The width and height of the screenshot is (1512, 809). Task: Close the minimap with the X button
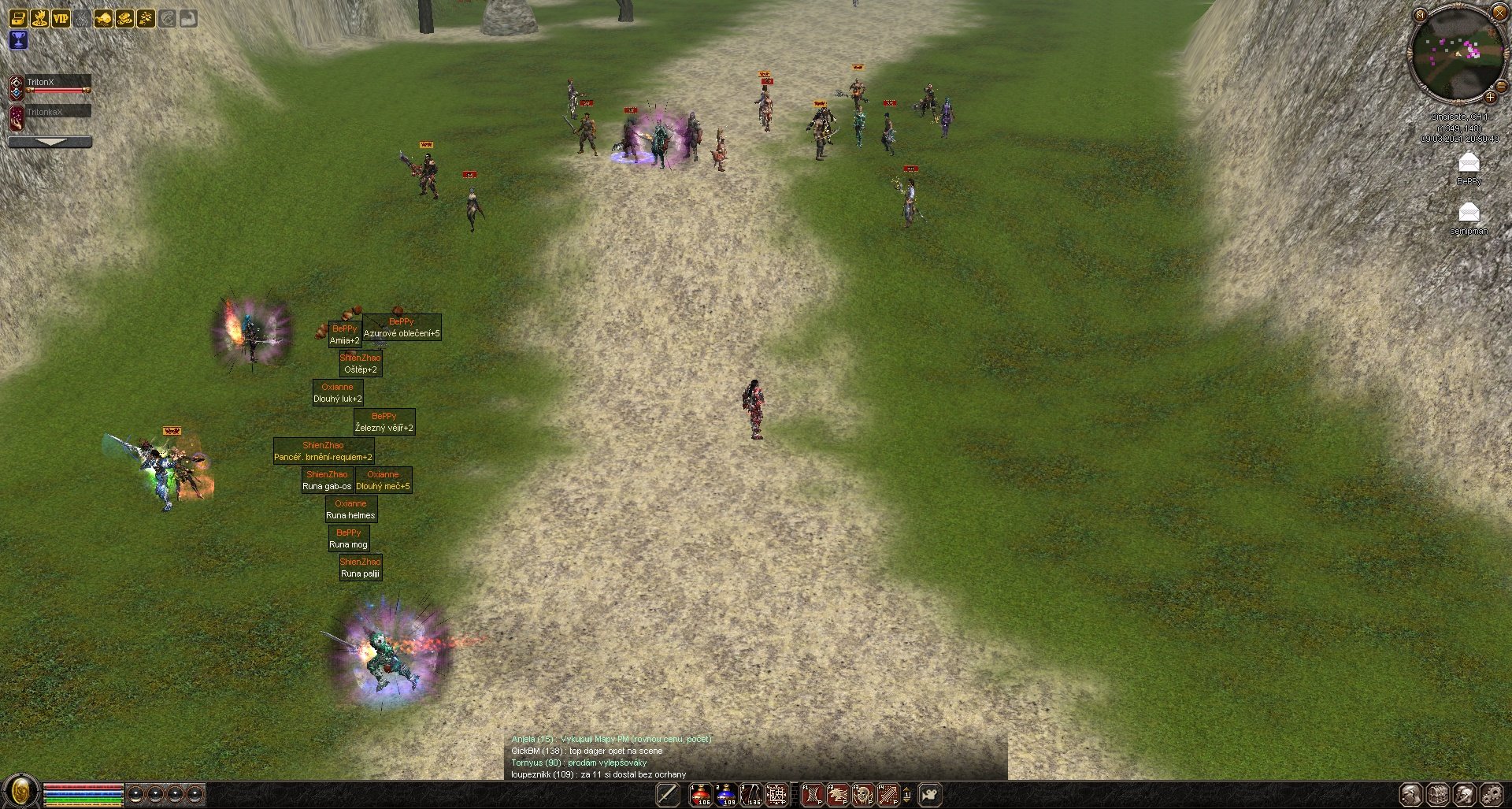pos(1499,12)
